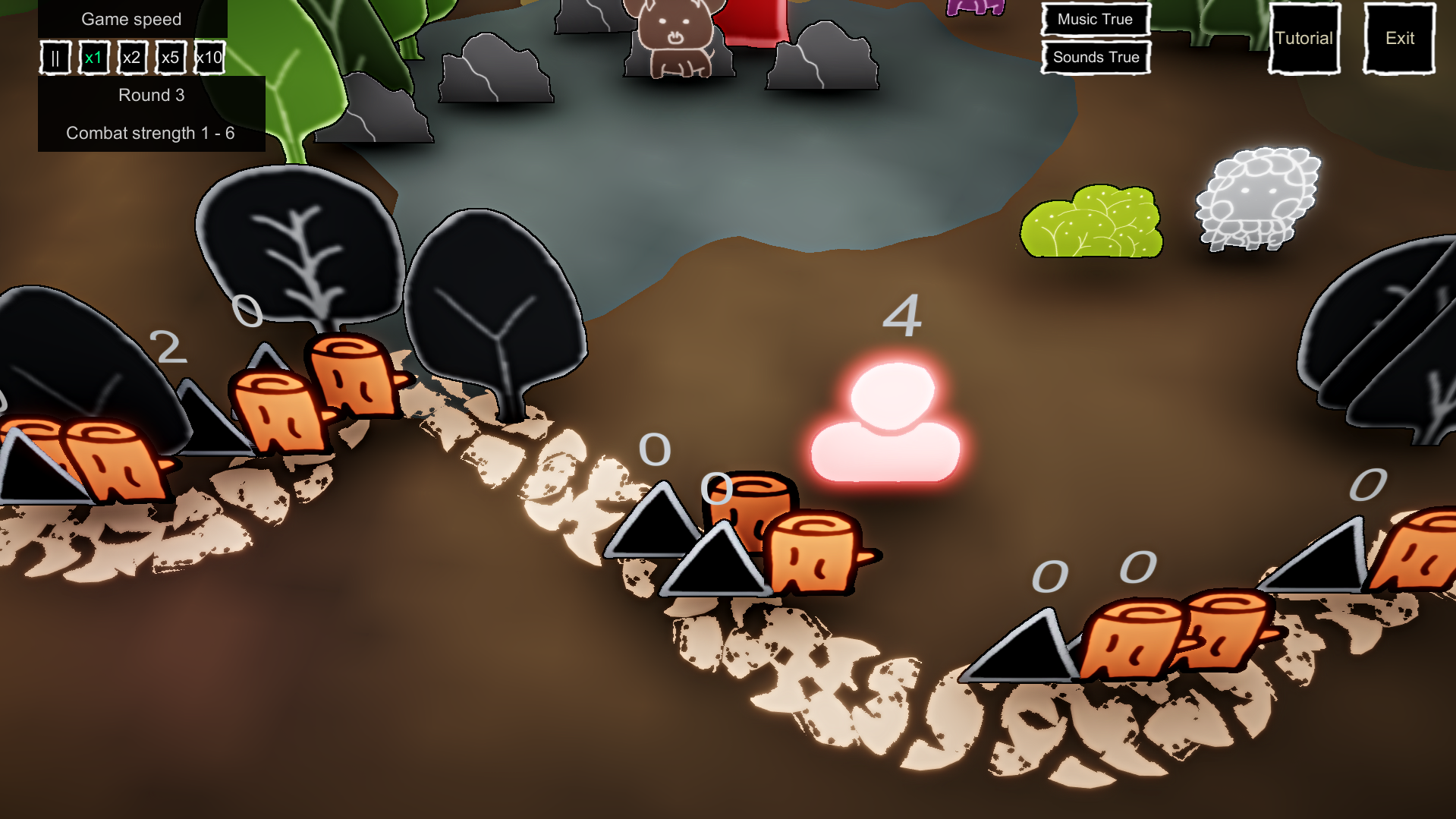
Task: Click the Exit button
Action: coord(1398,38)
